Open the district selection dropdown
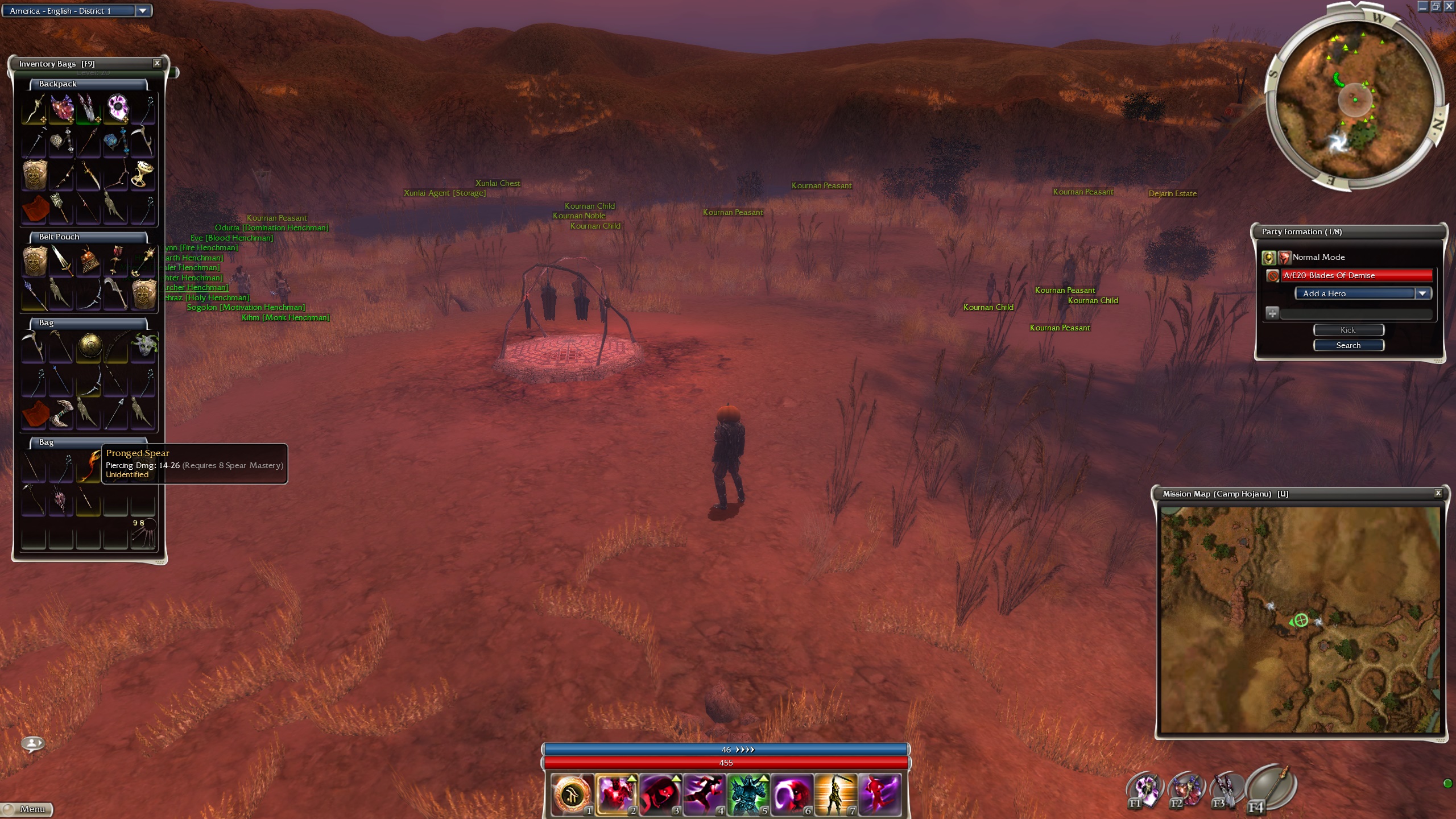This screenshot has height=819, width=1456. (x=143, y=11)
